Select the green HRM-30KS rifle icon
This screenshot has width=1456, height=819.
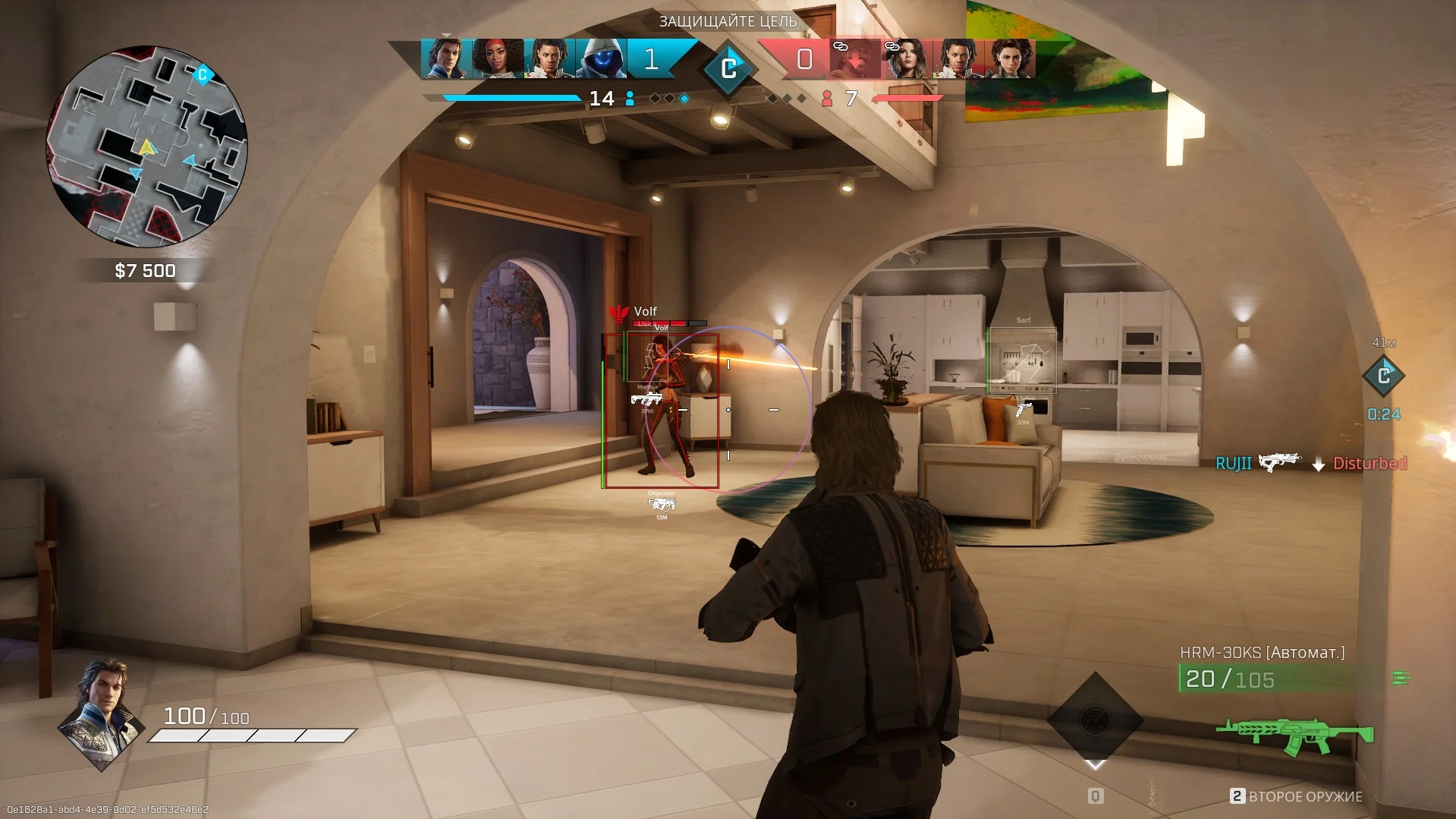[1295, 735]
